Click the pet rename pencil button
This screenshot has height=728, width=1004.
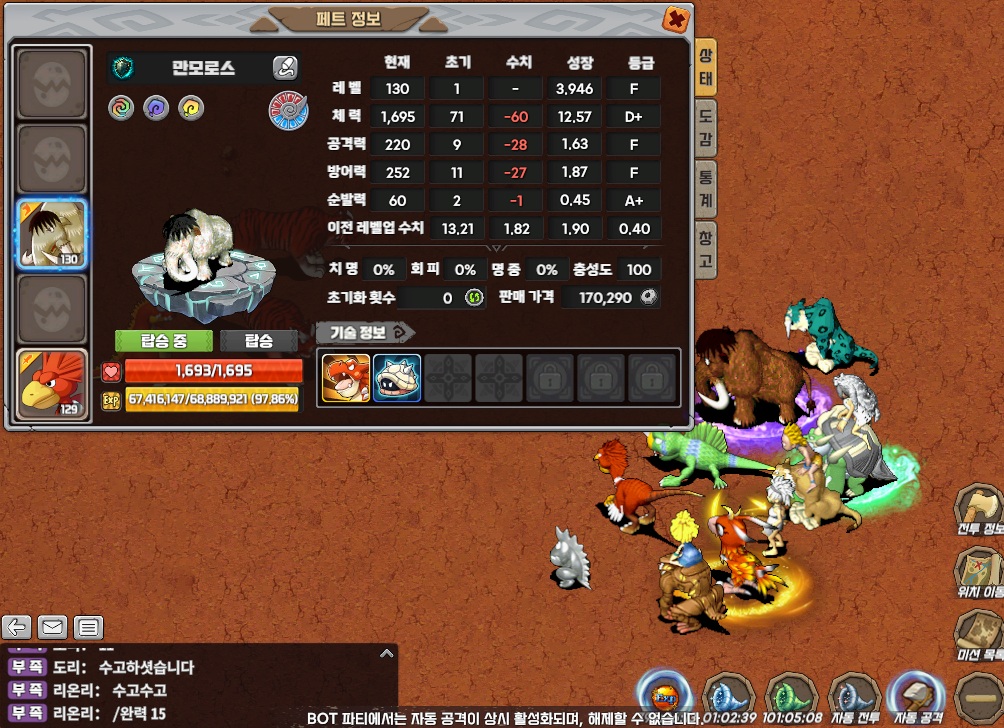[x=285, y=68]
